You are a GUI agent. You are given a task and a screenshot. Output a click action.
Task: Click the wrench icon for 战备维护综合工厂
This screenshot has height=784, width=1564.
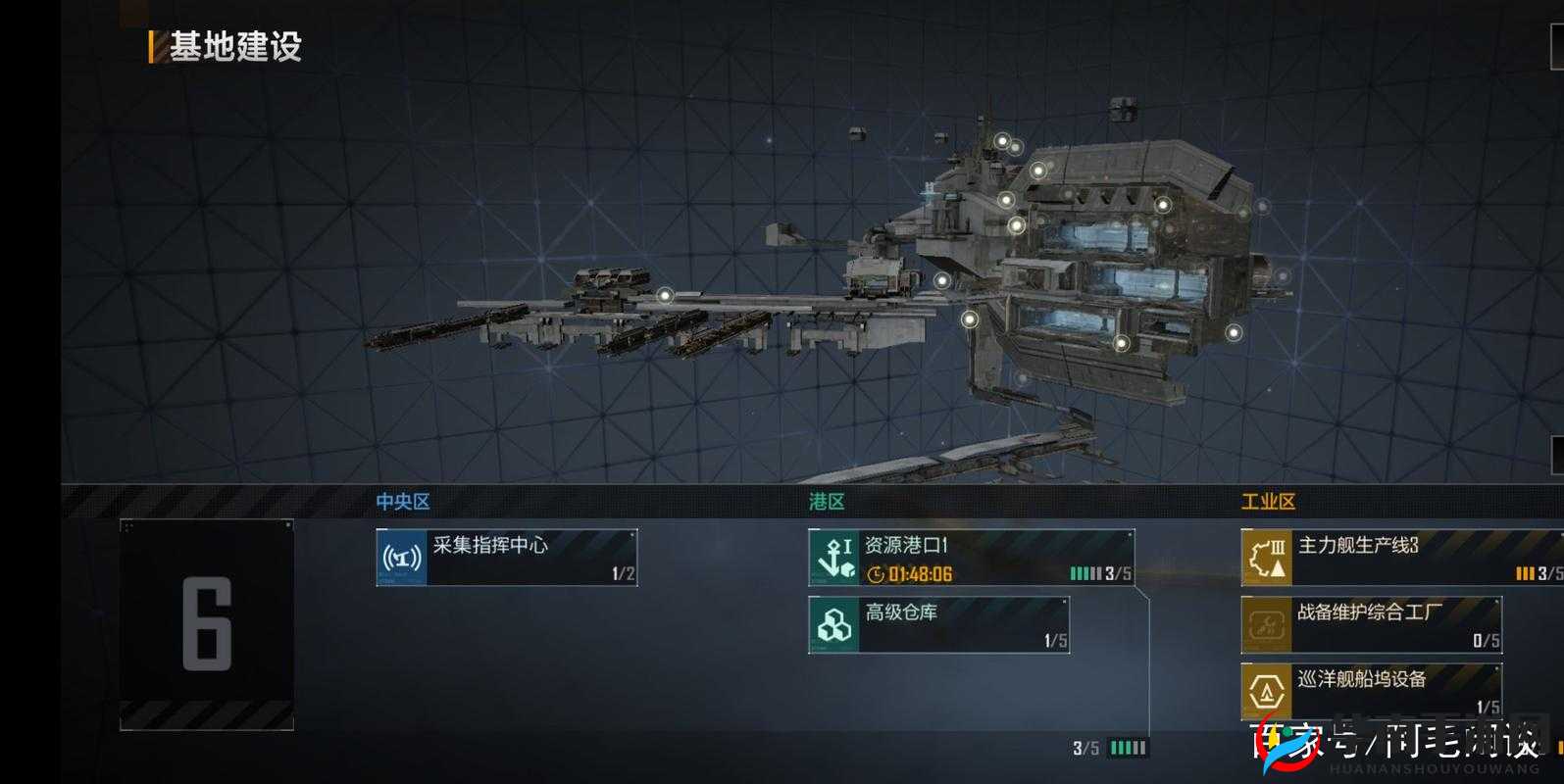click(1266, 624)
